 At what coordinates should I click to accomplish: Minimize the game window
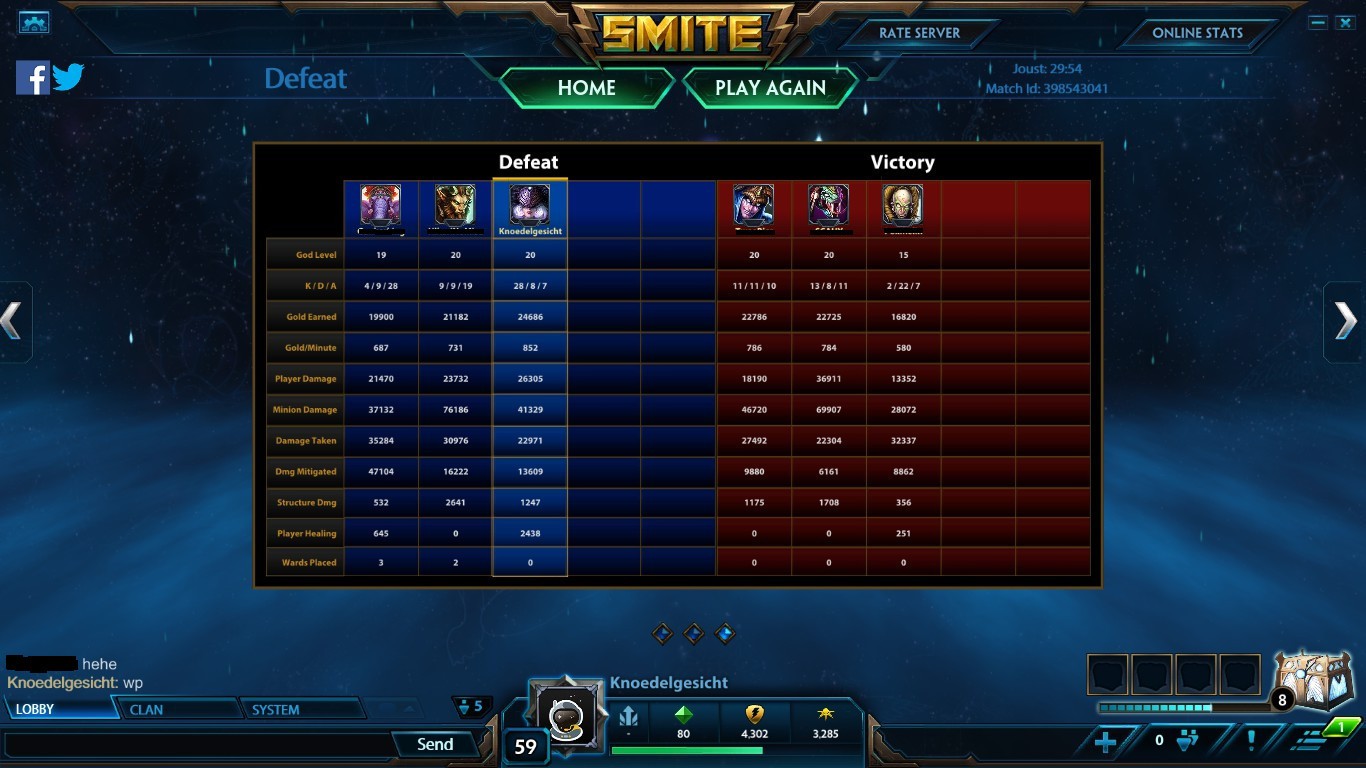coord(1318,22)
